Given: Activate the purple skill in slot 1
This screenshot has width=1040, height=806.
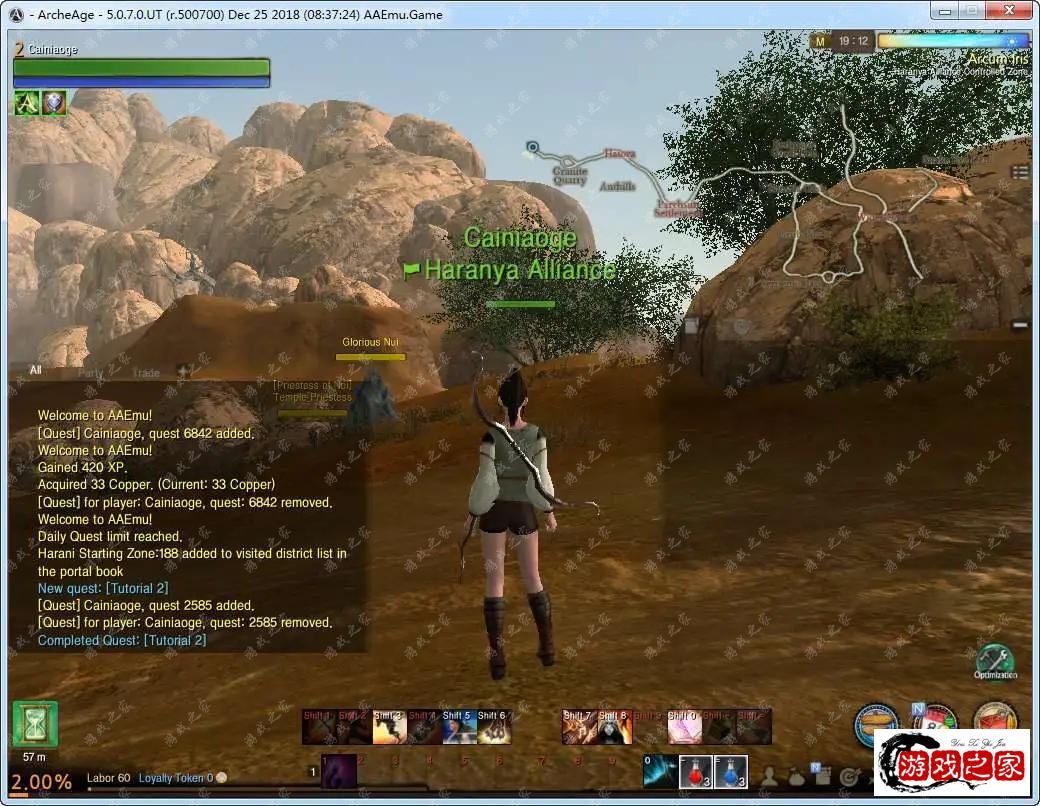Looking at the screenshot, I should tap(338, 771).
